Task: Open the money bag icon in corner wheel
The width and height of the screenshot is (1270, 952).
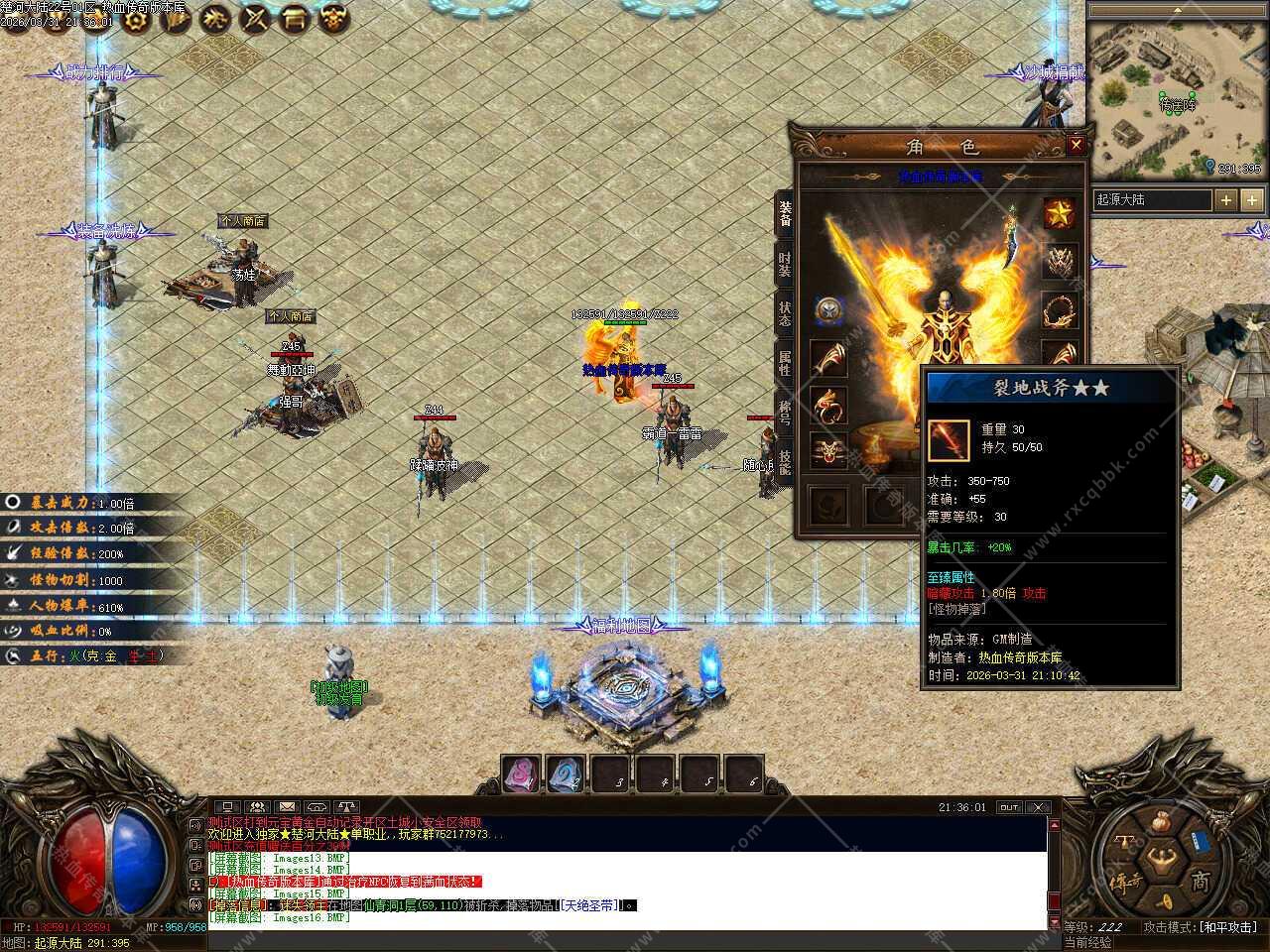Action: 1163,822
